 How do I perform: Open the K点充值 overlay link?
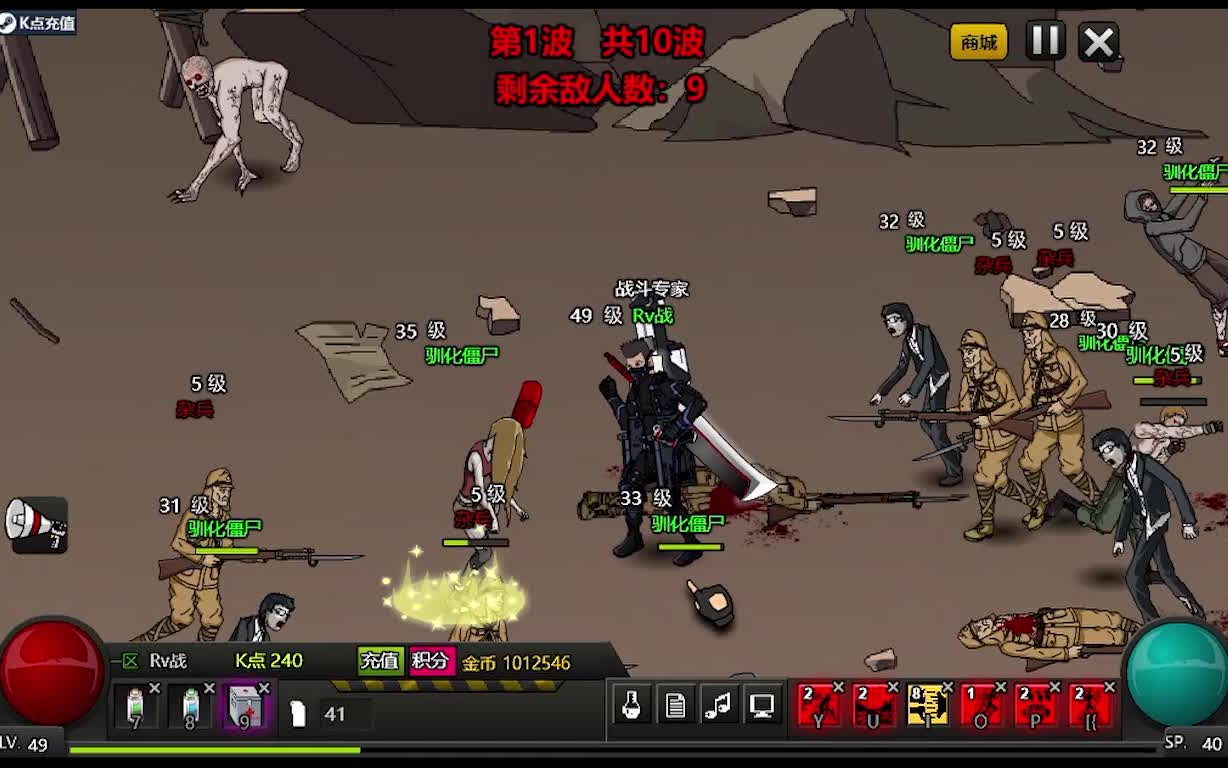pos(38,22)
